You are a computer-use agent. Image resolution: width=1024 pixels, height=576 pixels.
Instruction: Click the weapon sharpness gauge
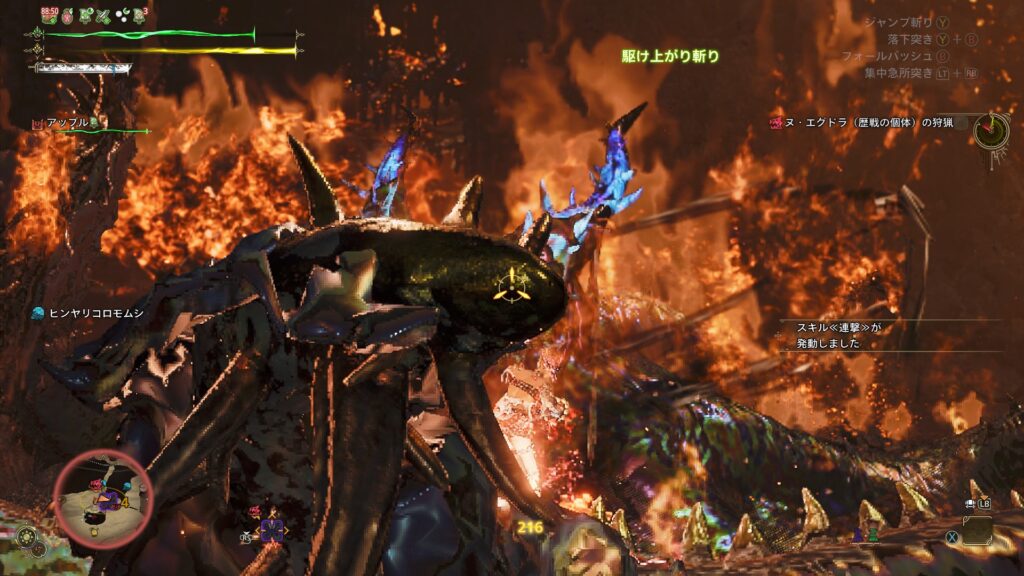82,68
